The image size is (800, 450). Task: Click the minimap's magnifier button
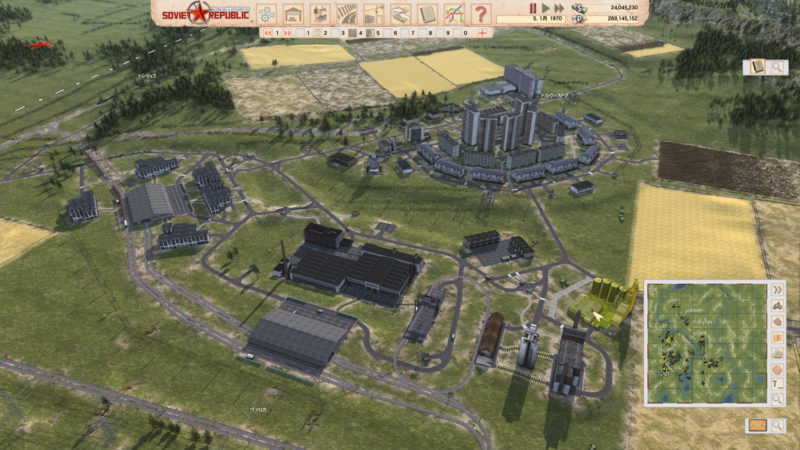[777, 399]
